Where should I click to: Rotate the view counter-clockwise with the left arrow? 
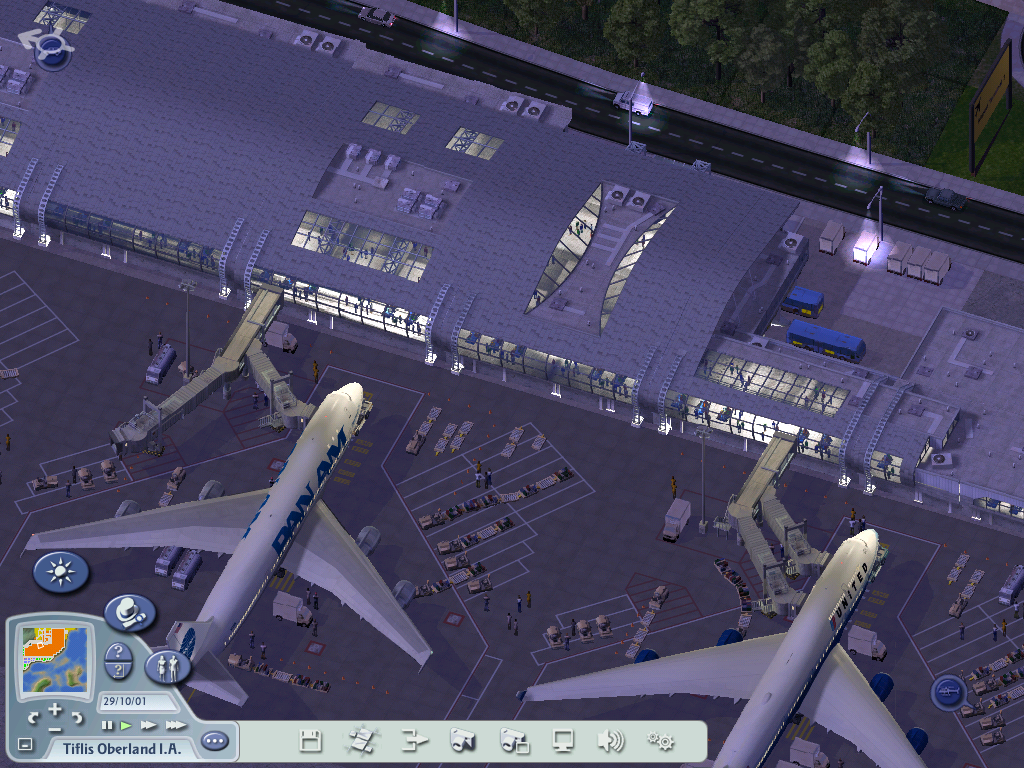[x=33, y=718]
